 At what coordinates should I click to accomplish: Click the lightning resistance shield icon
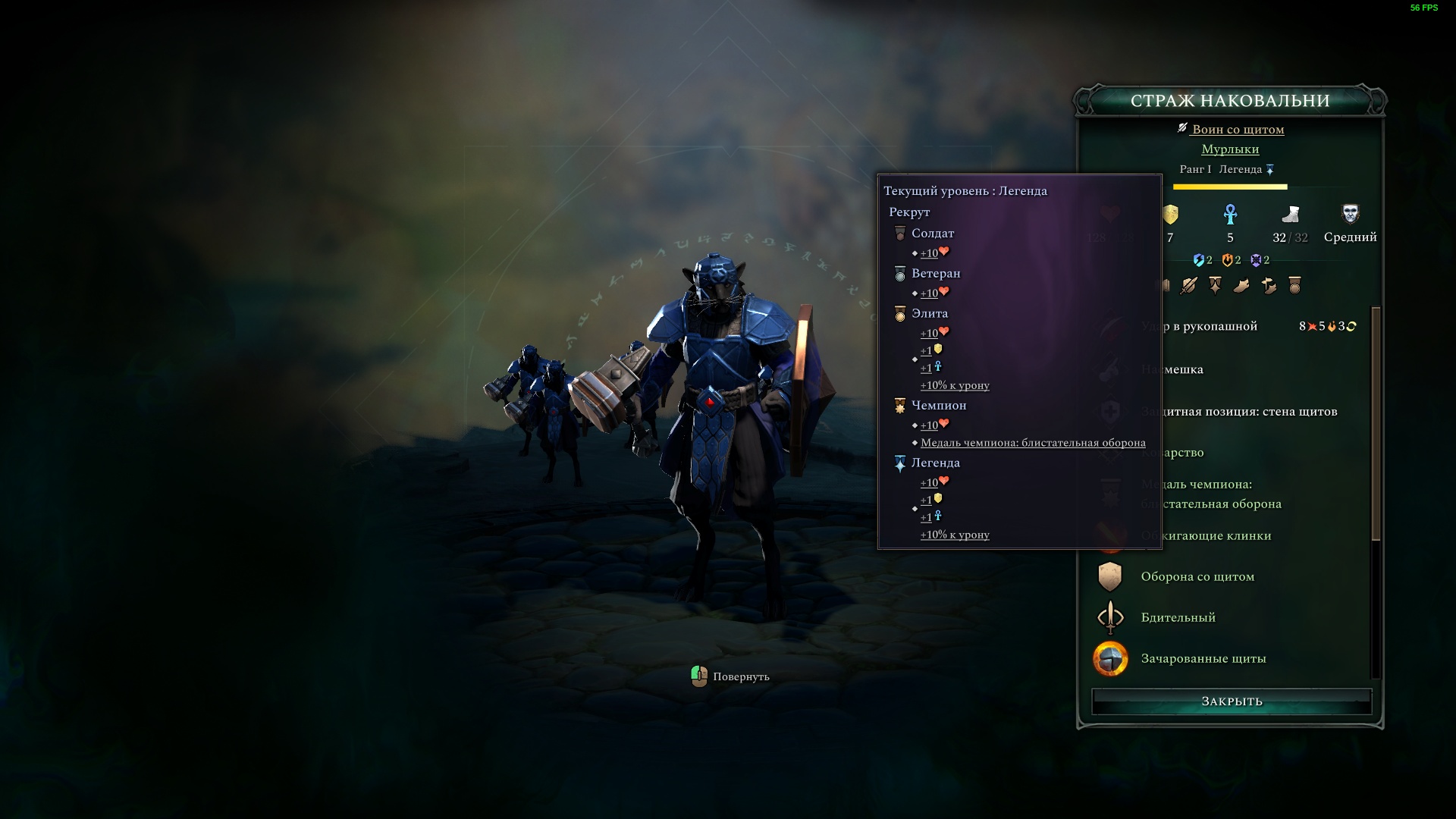pyautogui.click(x=1198, y=260)
